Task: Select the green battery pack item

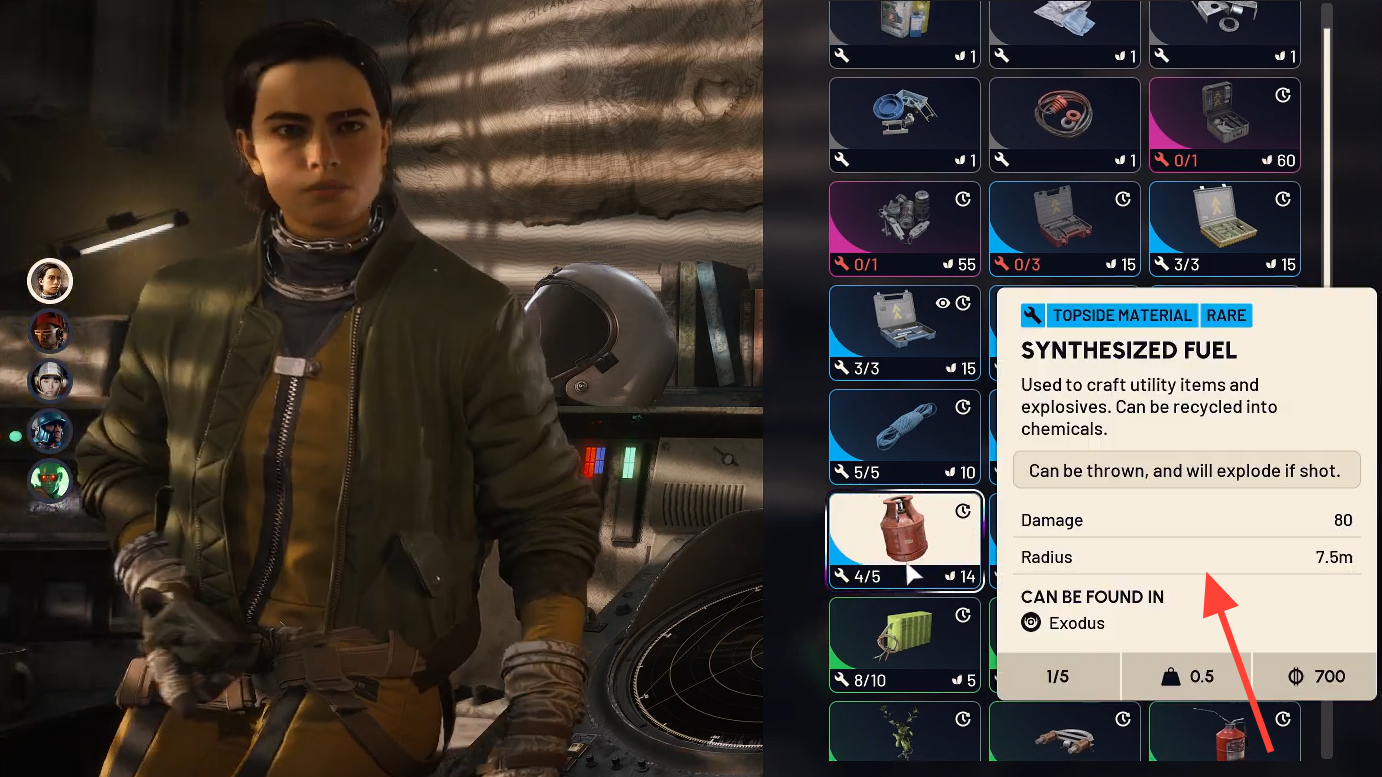Action: click(x=905, y=644)
